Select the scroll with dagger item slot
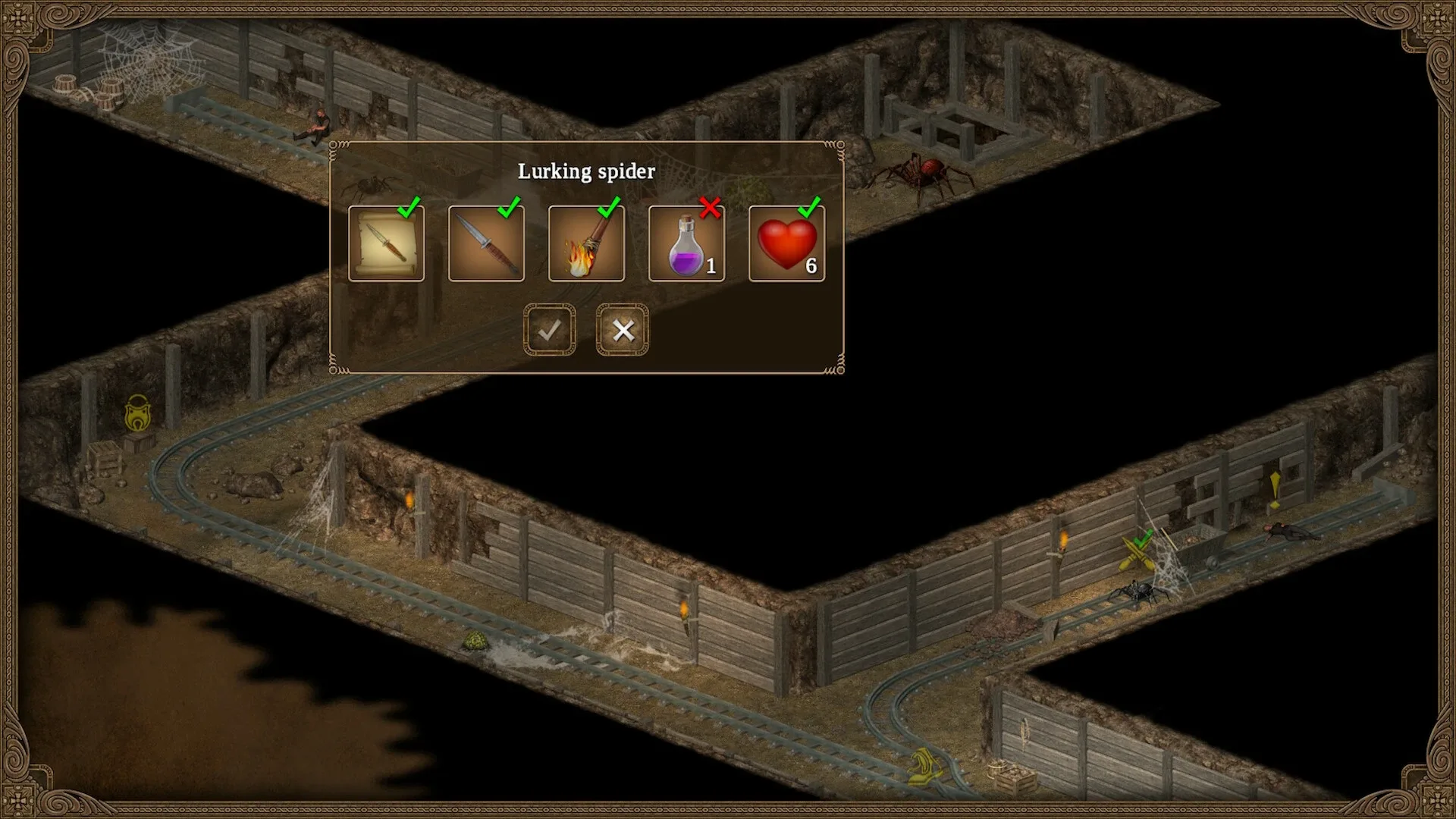 pyautogui.click(x=387, y=243)
